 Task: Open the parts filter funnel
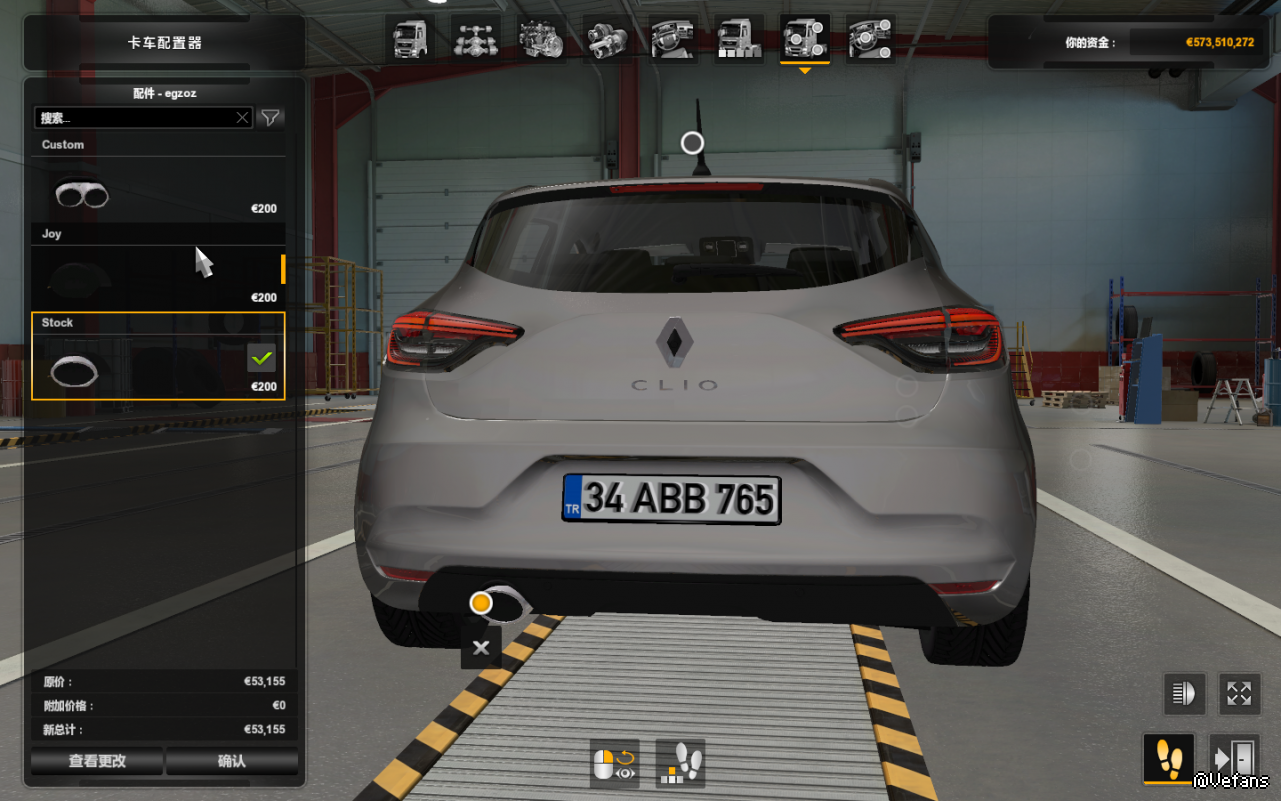pyautogui.click(x=270, y=118)
